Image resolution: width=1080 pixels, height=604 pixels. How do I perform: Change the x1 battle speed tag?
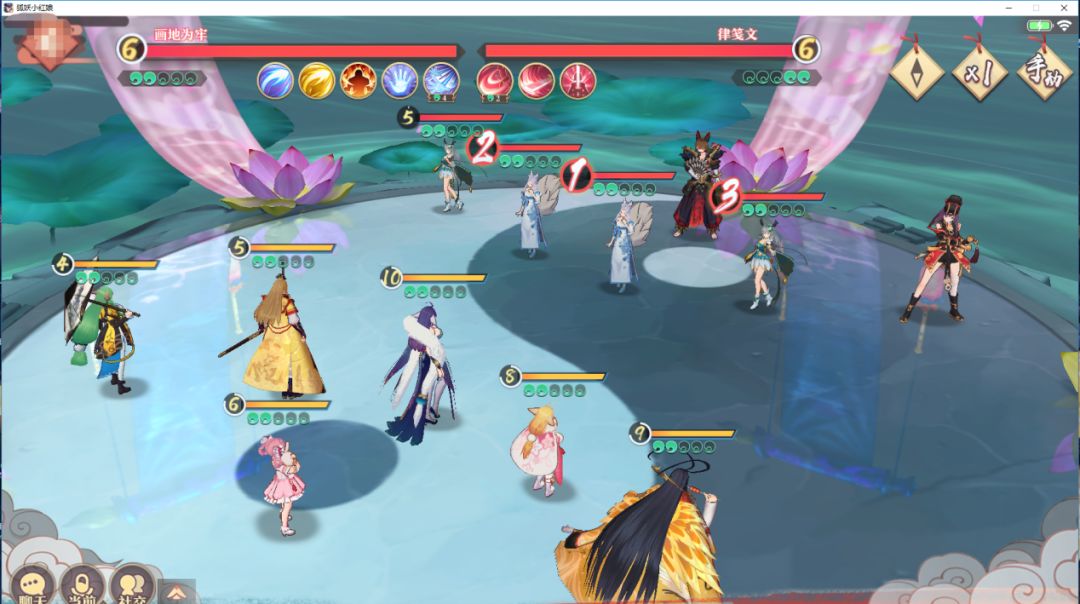pyautogui.click(x=979, y=71)
